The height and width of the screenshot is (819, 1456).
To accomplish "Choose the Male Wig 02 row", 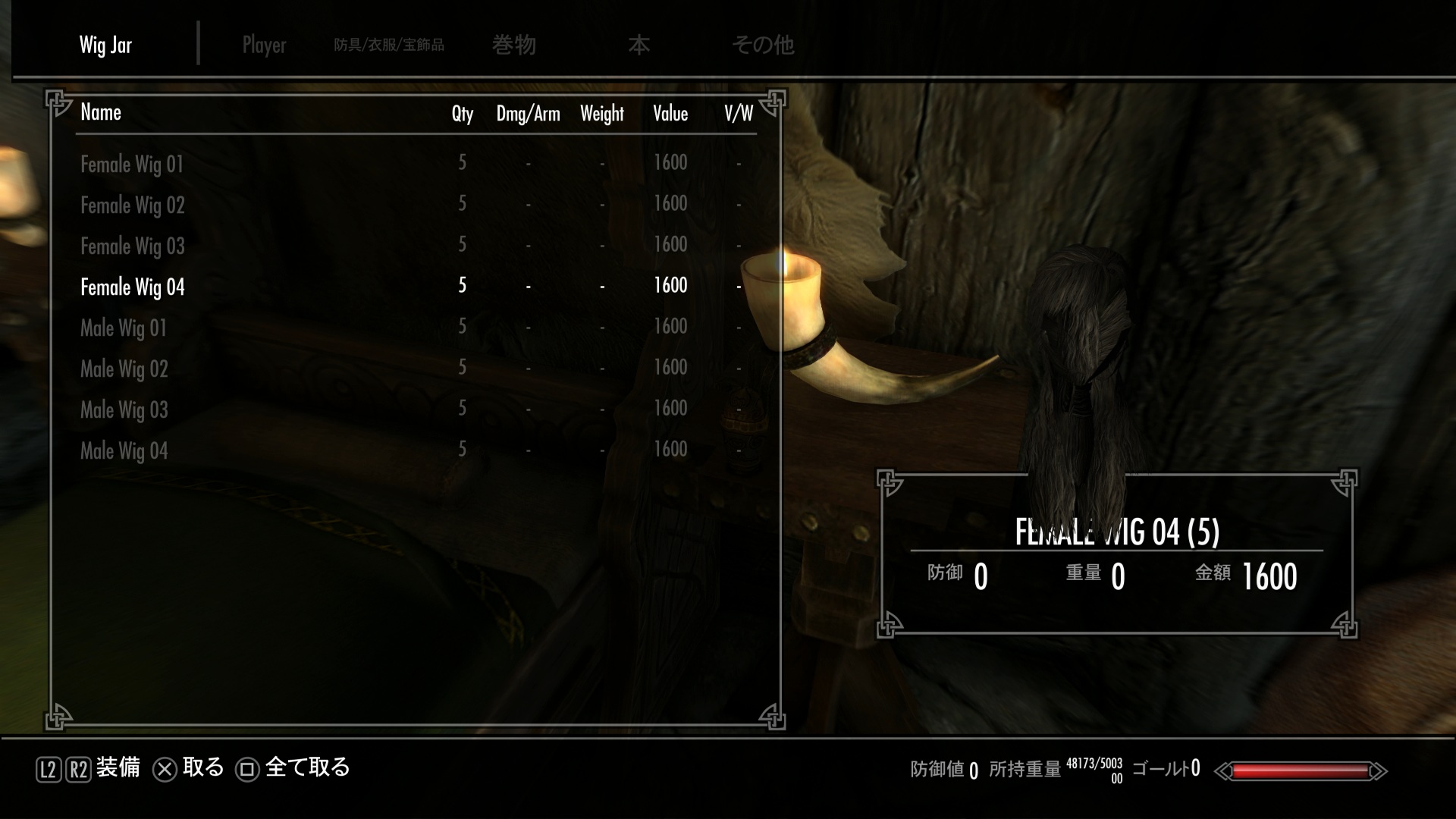I will point(124,369).
